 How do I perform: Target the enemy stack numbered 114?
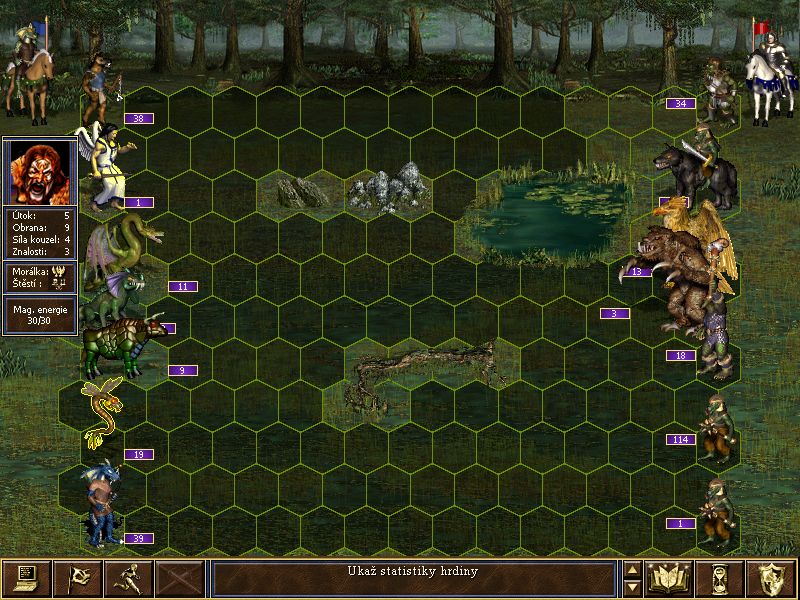(714, 430)
